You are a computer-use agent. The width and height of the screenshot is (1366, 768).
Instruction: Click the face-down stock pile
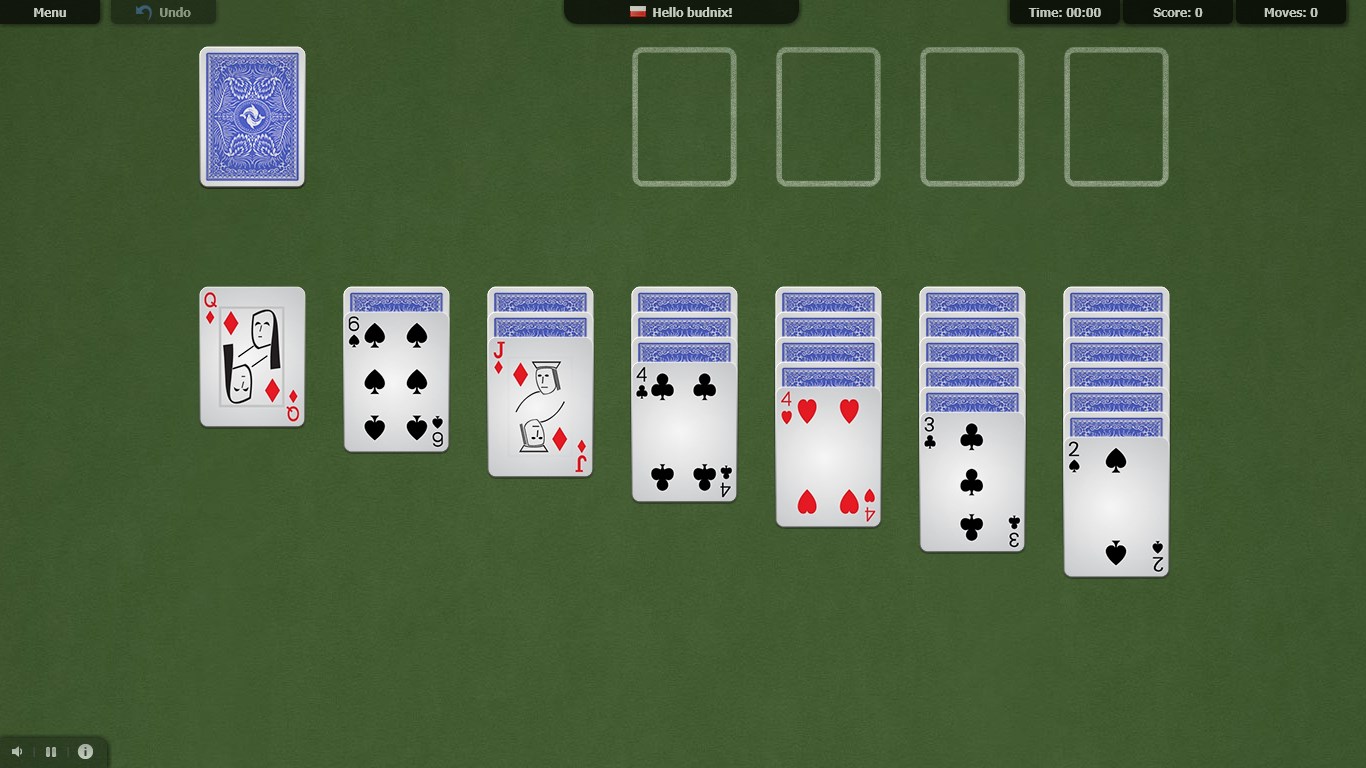click(251, 116)
